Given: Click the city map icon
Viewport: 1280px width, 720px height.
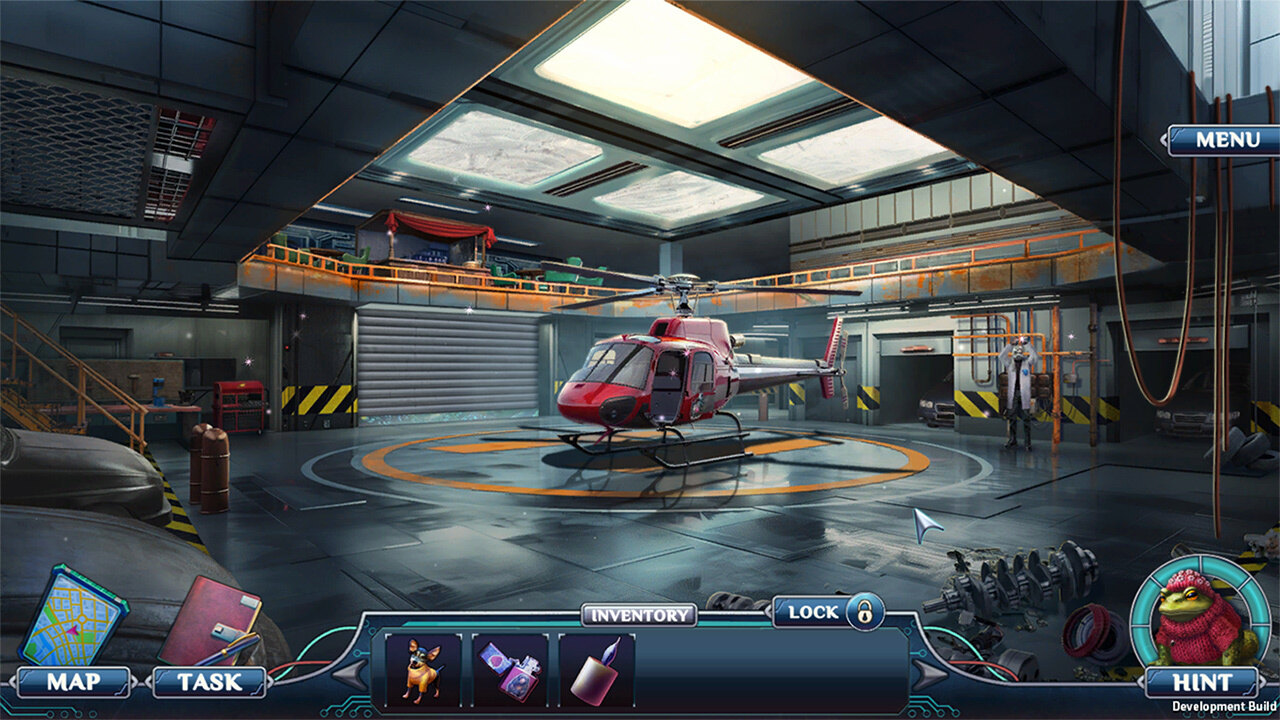Looking at the screenshot, I should [x=72, y=615].
